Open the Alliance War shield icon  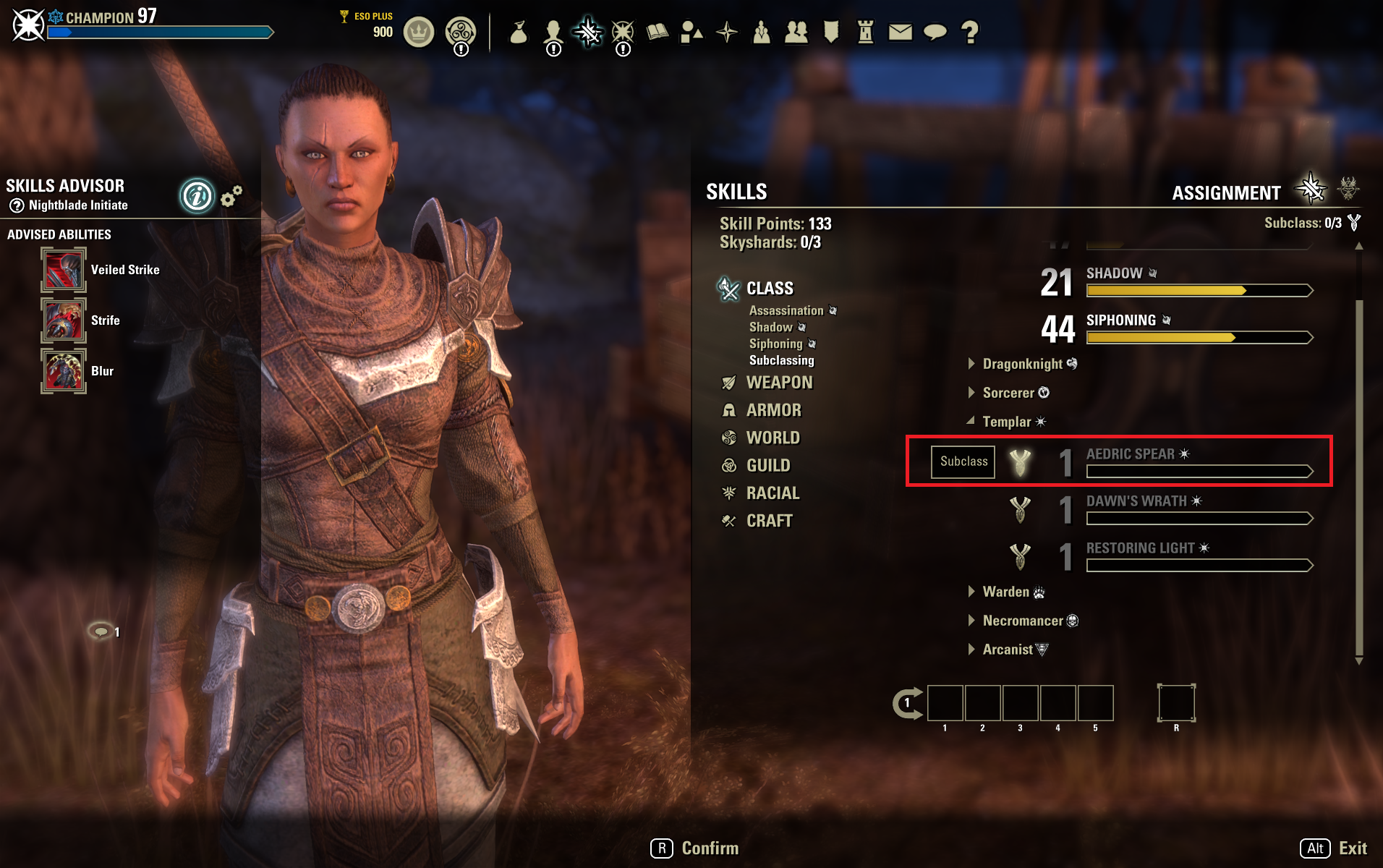coord(830,32)
